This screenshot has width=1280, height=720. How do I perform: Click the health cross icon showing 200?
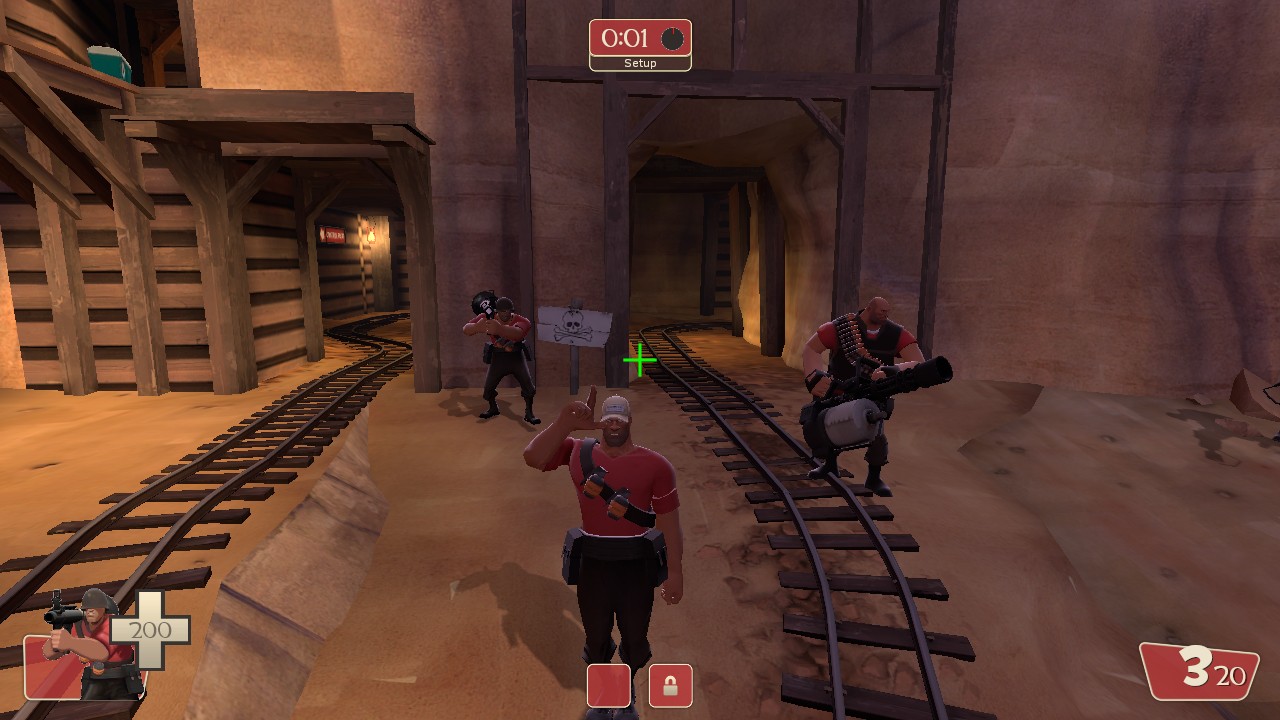(150, 631)
